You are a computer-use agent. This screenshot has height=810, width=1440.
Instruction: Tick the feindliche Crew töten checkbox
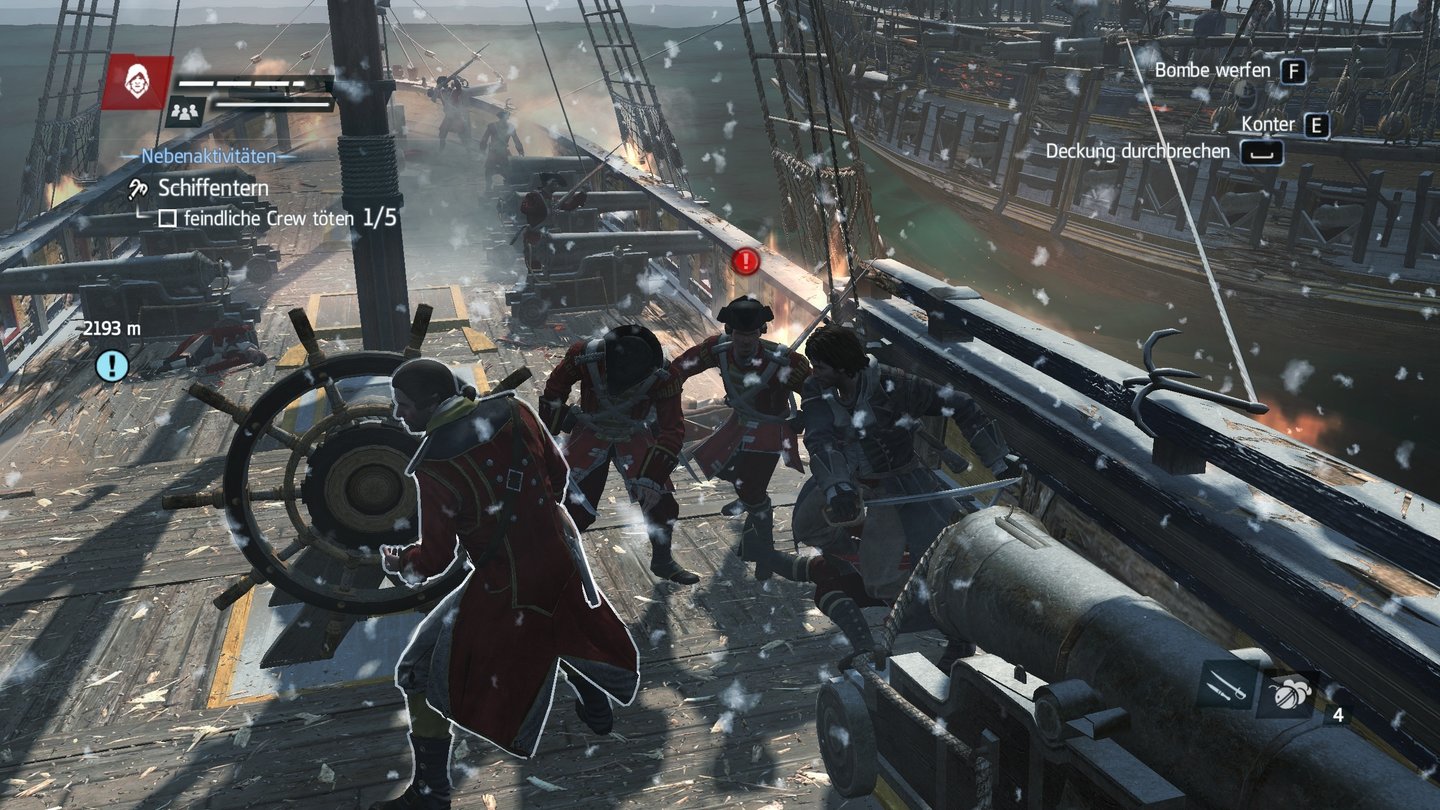tap(167, 218)
